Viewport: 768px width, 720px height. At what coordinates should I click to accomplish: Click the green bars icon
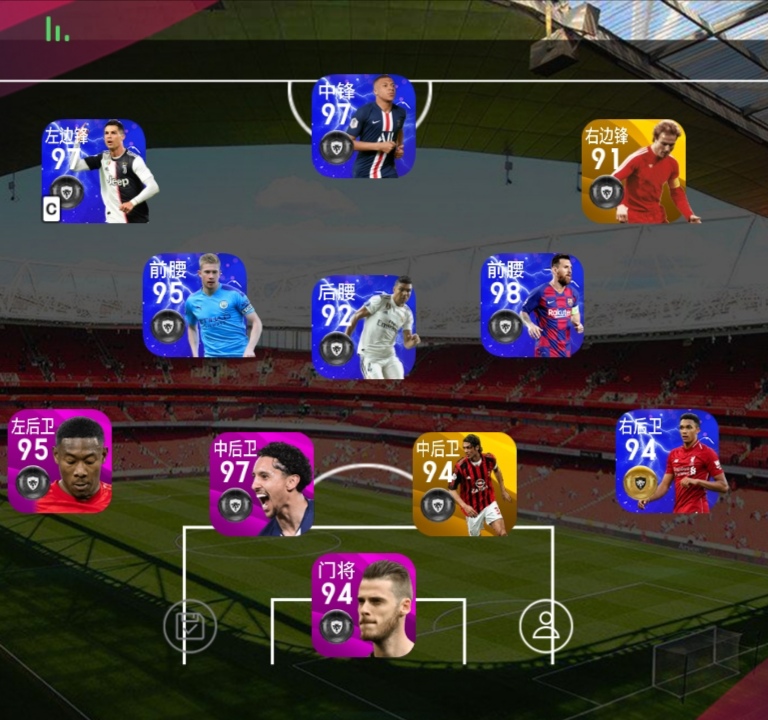[57, 29]
